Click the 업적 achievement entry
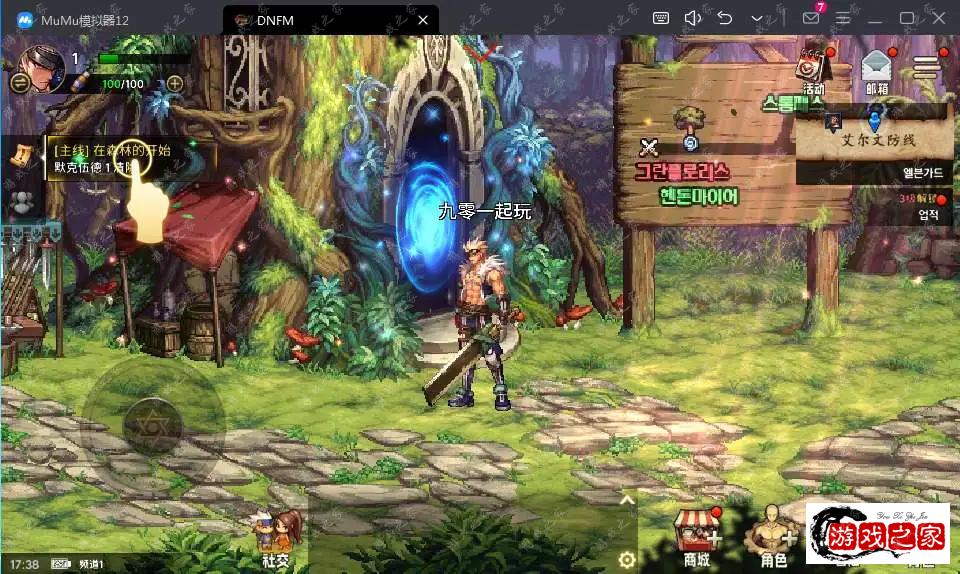This screenshot has height=574, width=960. (927, 212)
